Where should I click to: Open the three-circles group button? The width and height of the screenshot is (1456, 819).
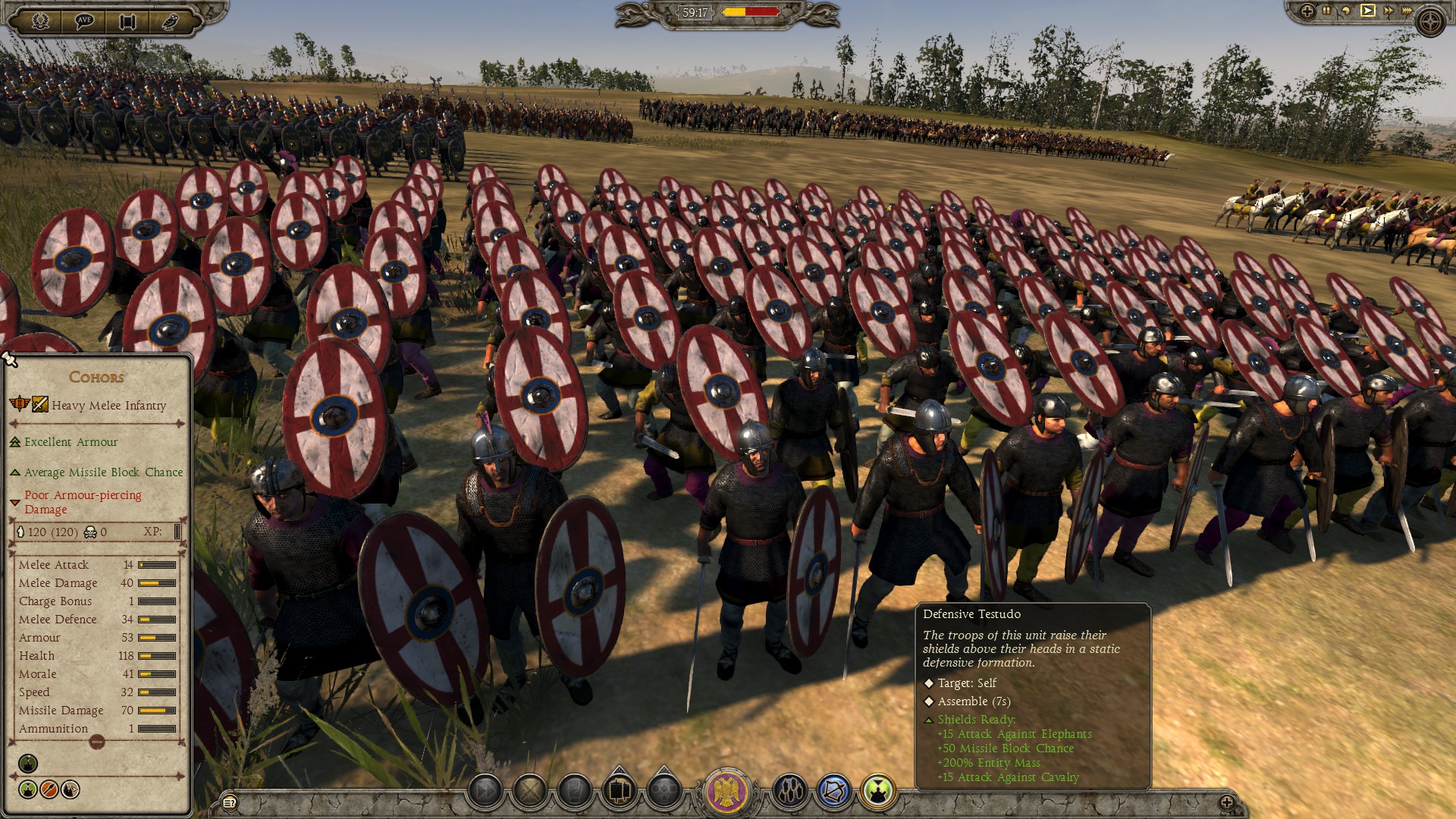[790, 792]
